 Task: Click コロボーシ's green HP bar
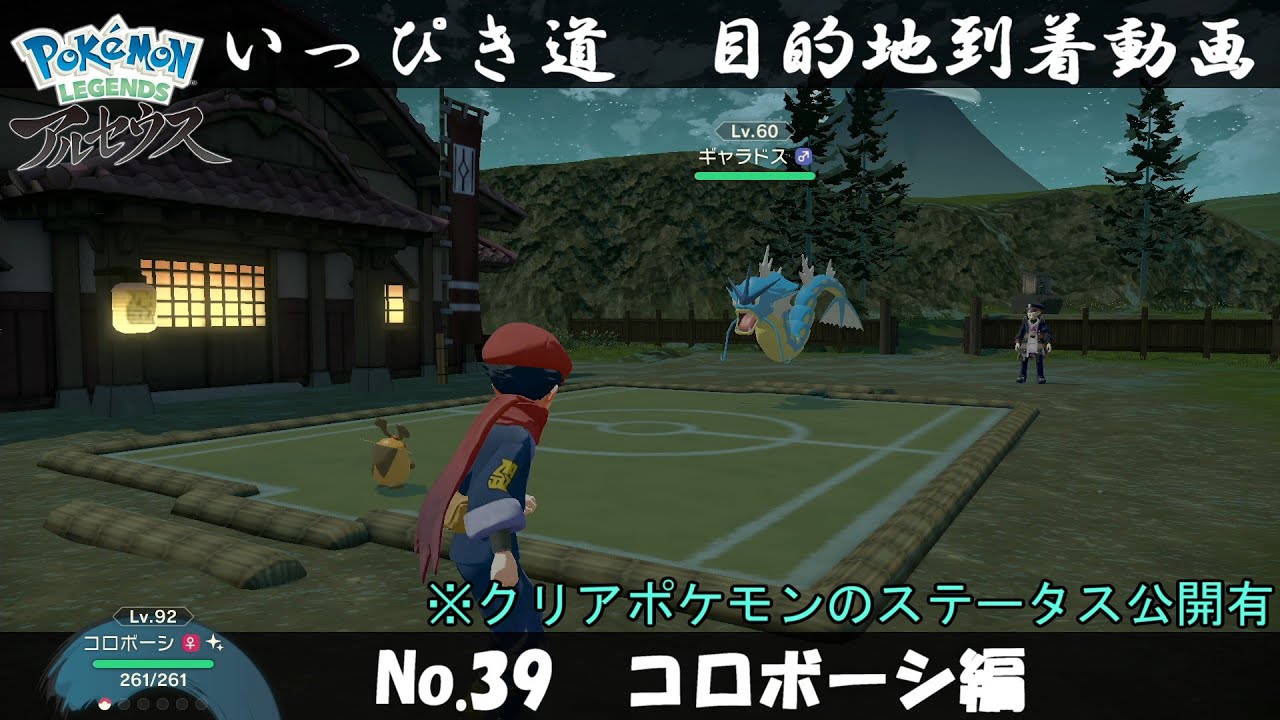pos(152,663)
